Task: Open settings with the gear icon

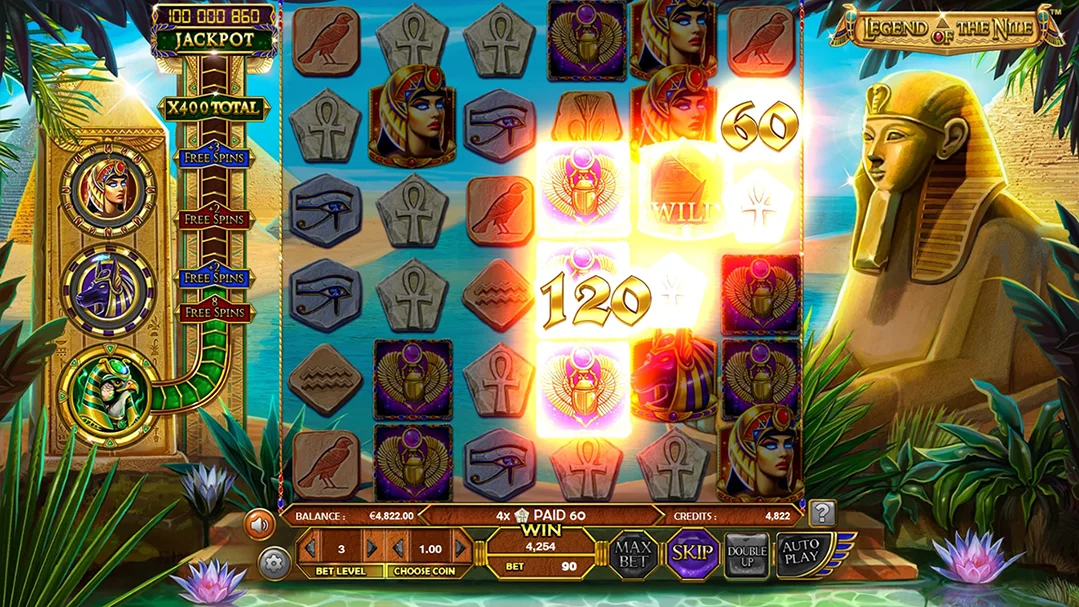Action: [274, 563]
